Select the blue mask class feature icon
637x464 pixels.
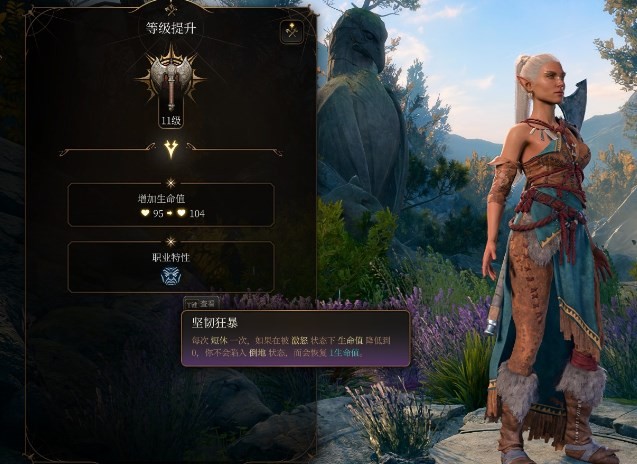pyautogui.click(x=171, y=276)
